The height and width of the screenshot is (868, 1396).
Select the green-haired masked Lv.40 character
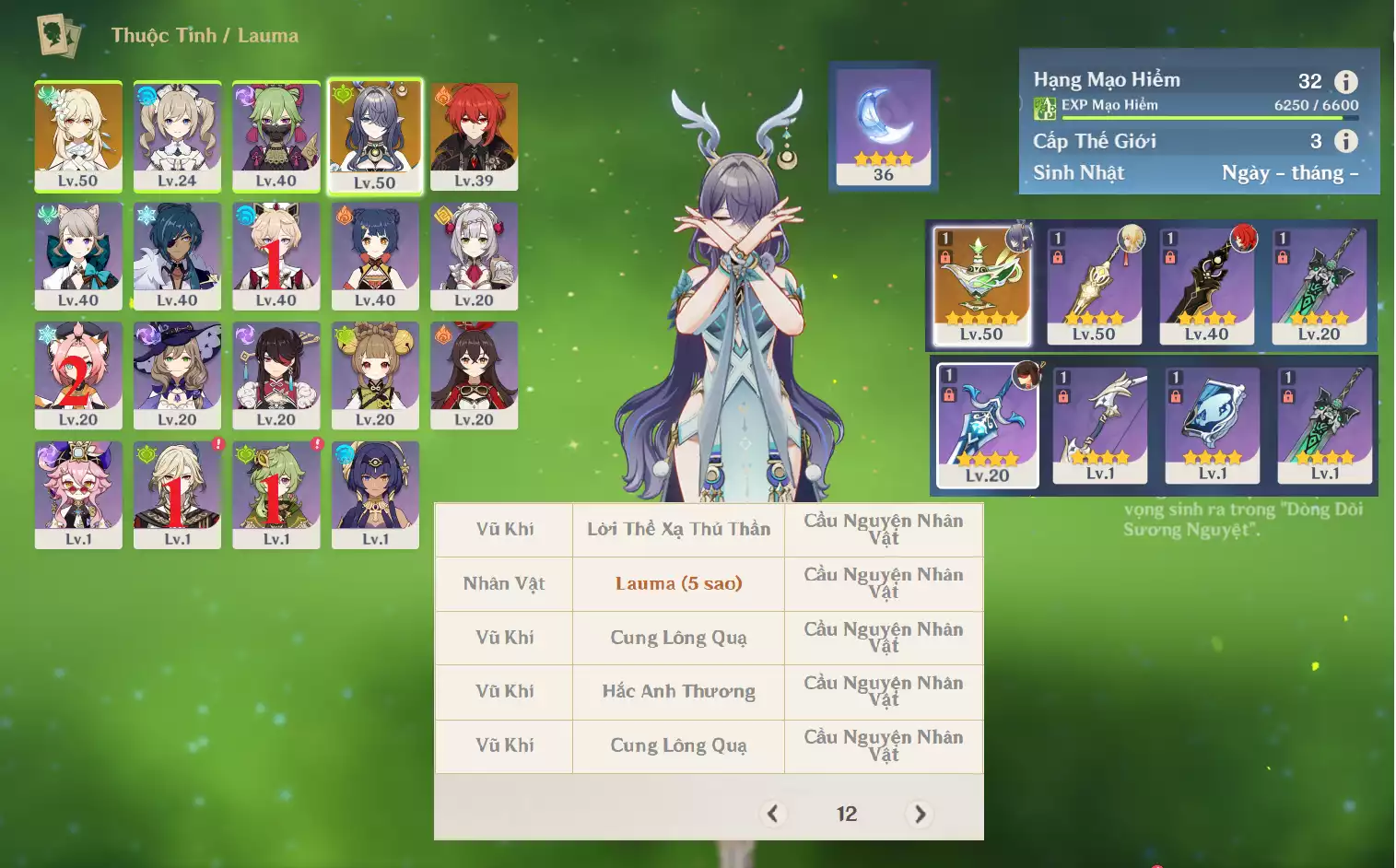pos(276,135)
